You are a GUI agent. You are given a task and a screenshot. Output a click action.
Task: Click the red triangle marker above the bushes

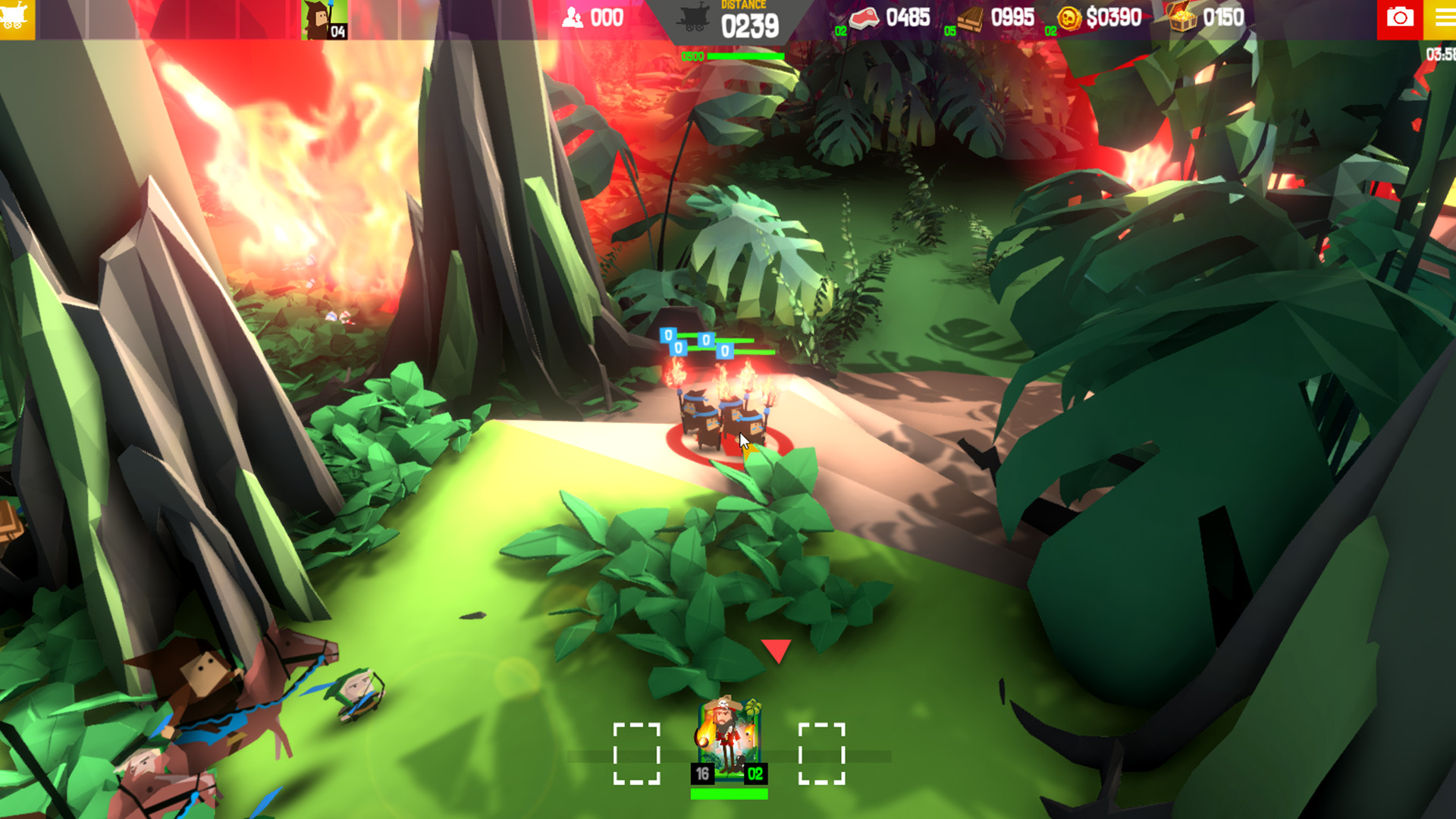(x=775, y=650)
